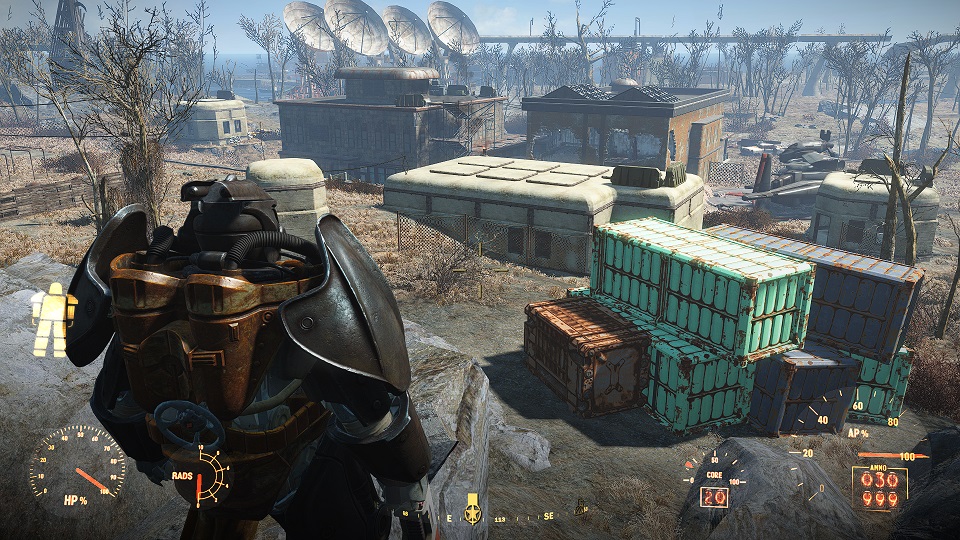Select the star quest marker on compass

pyautogui.click(x=472, y=511)
